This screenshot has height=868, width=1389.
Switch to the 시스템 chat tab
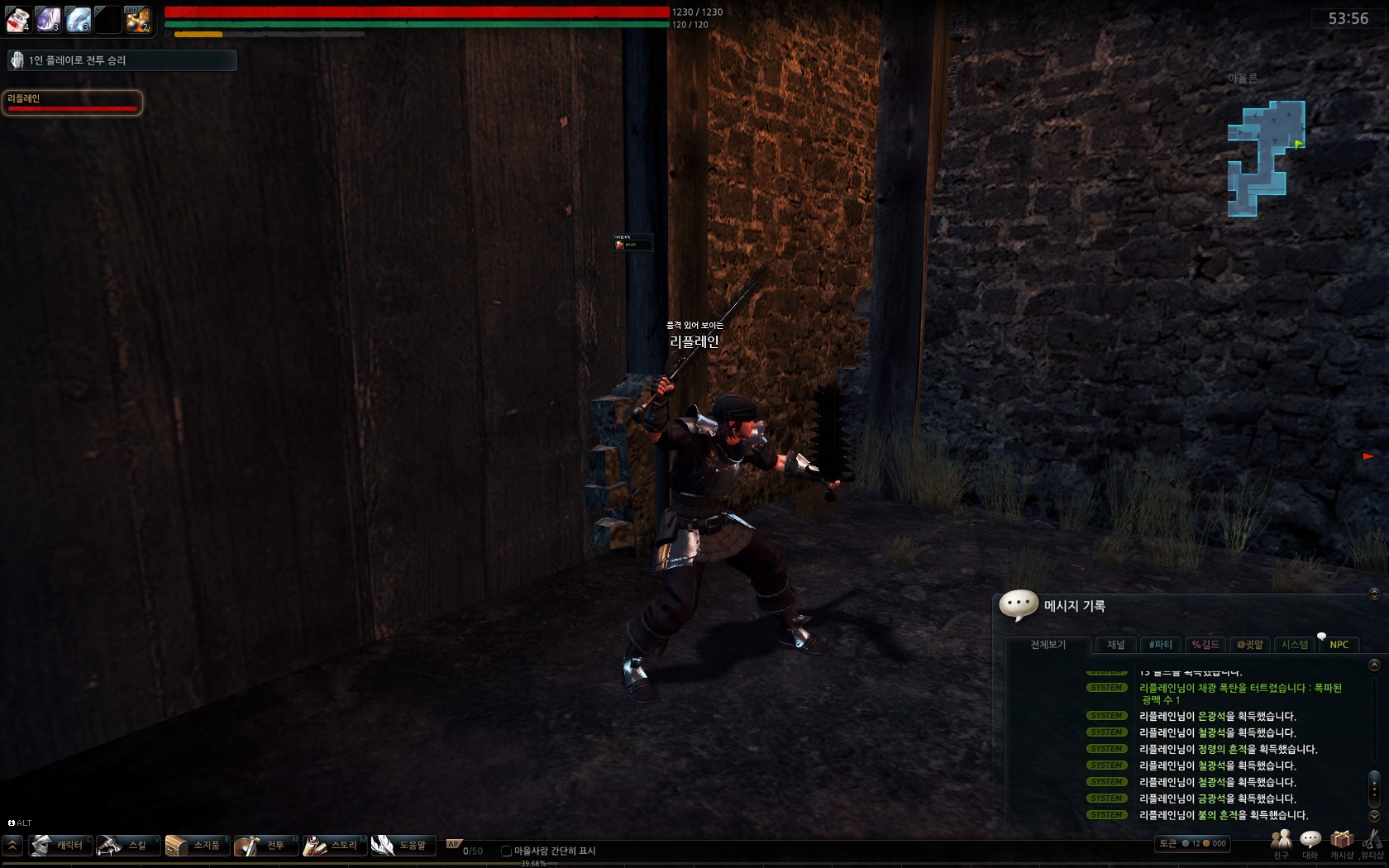(1294, 645)
